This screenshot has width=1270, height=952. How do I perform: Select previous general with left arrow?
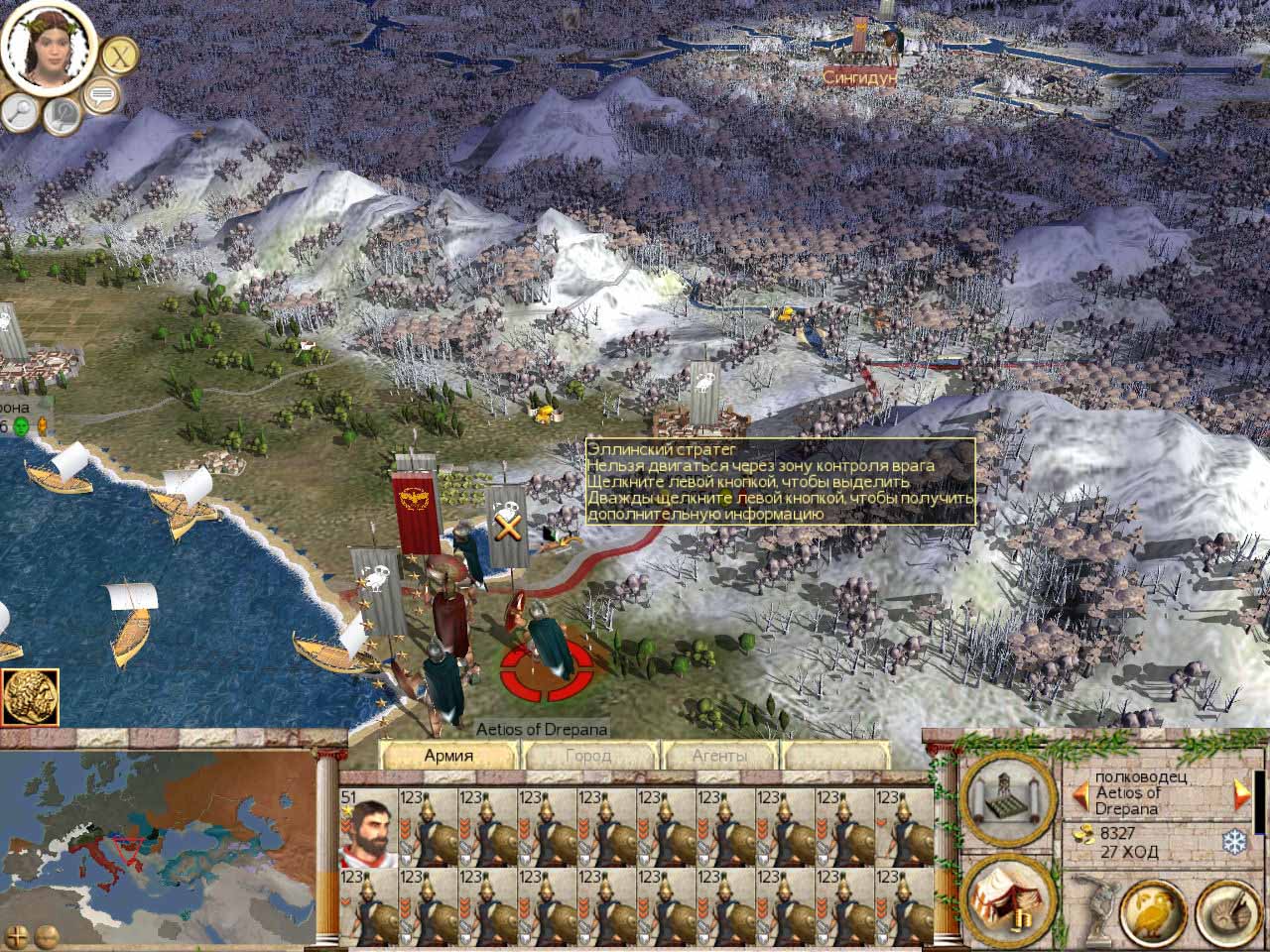click(x=1079, y=793)
